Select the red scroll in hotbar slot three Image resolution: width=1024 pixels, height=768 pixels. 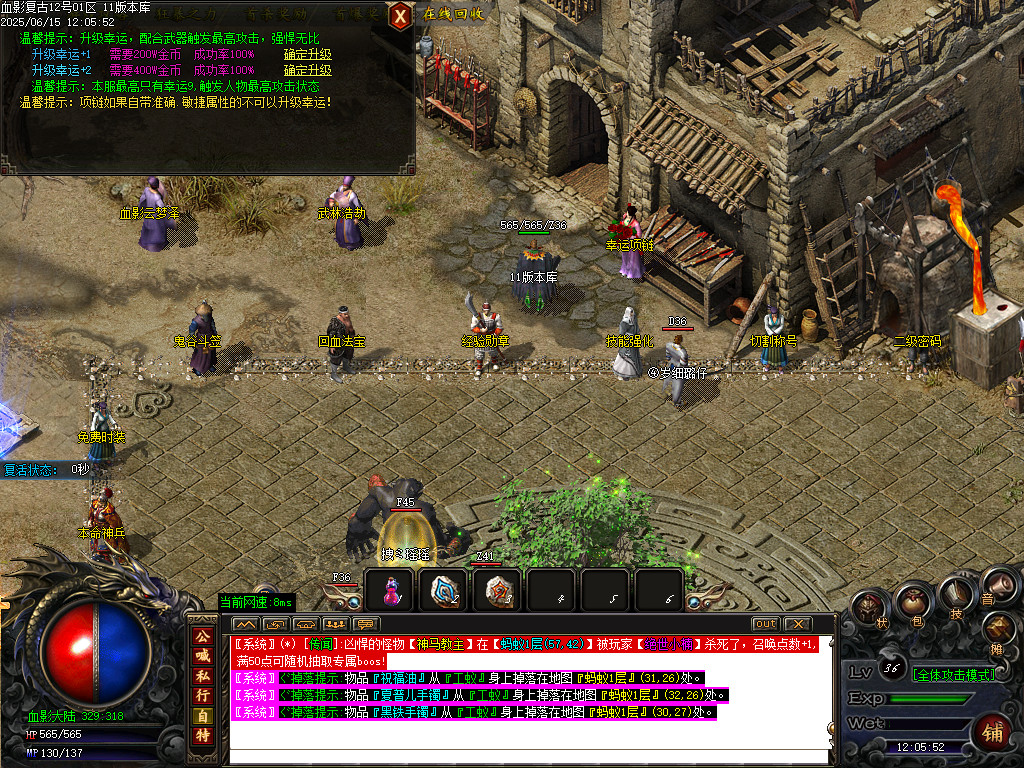(x=497, y=591)
